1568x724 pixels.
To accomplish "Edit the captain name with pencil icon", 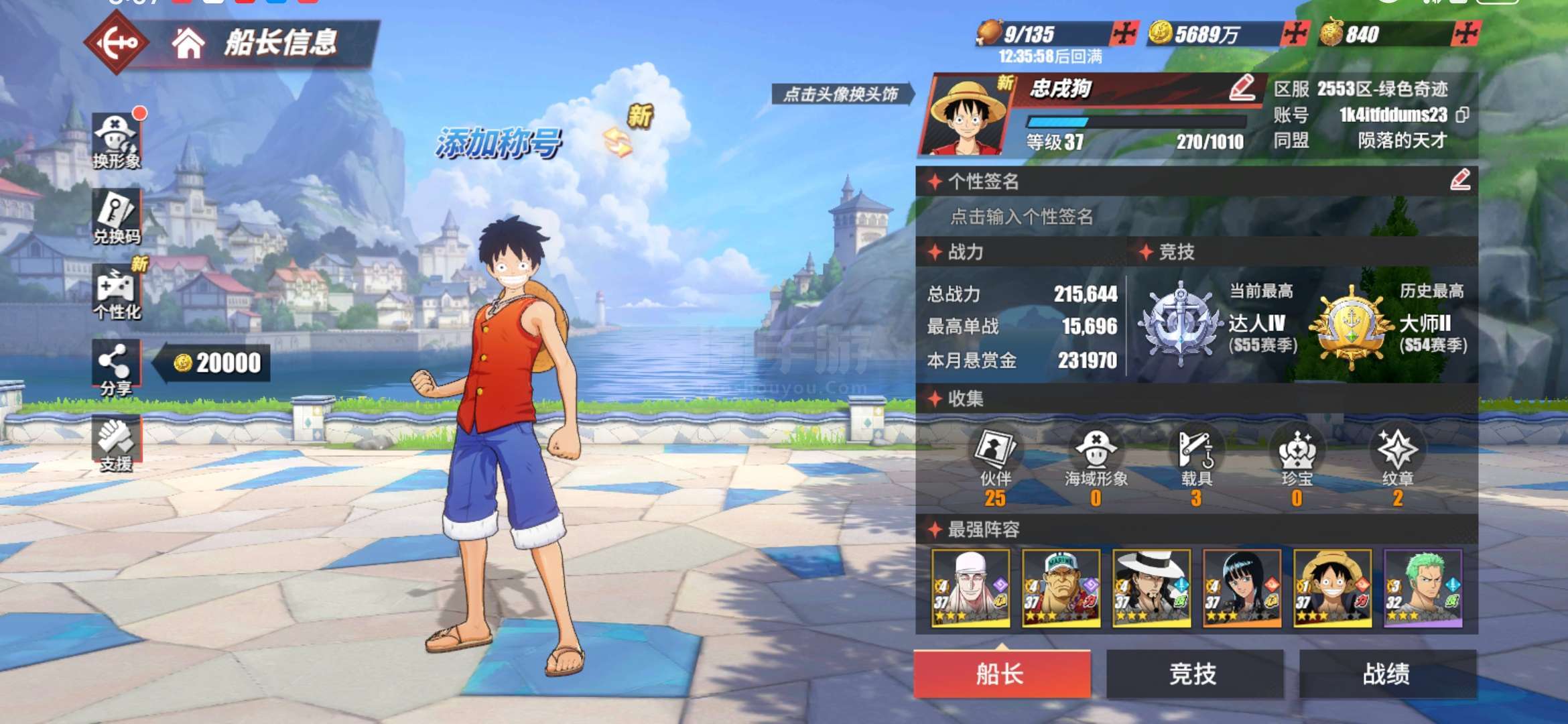I will (1242, 88).
